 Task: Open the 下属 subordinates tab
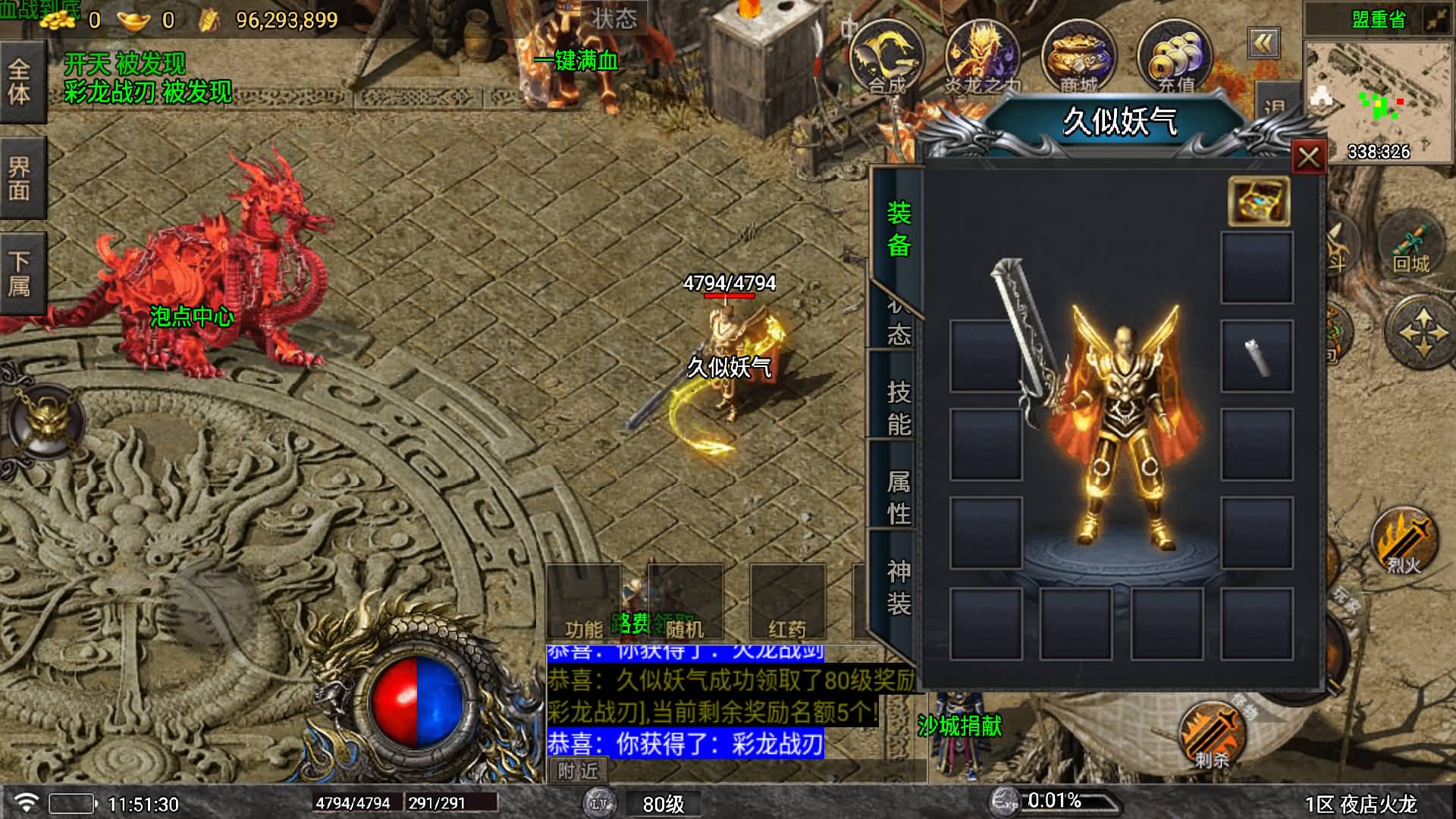click(x=20, y=274)
